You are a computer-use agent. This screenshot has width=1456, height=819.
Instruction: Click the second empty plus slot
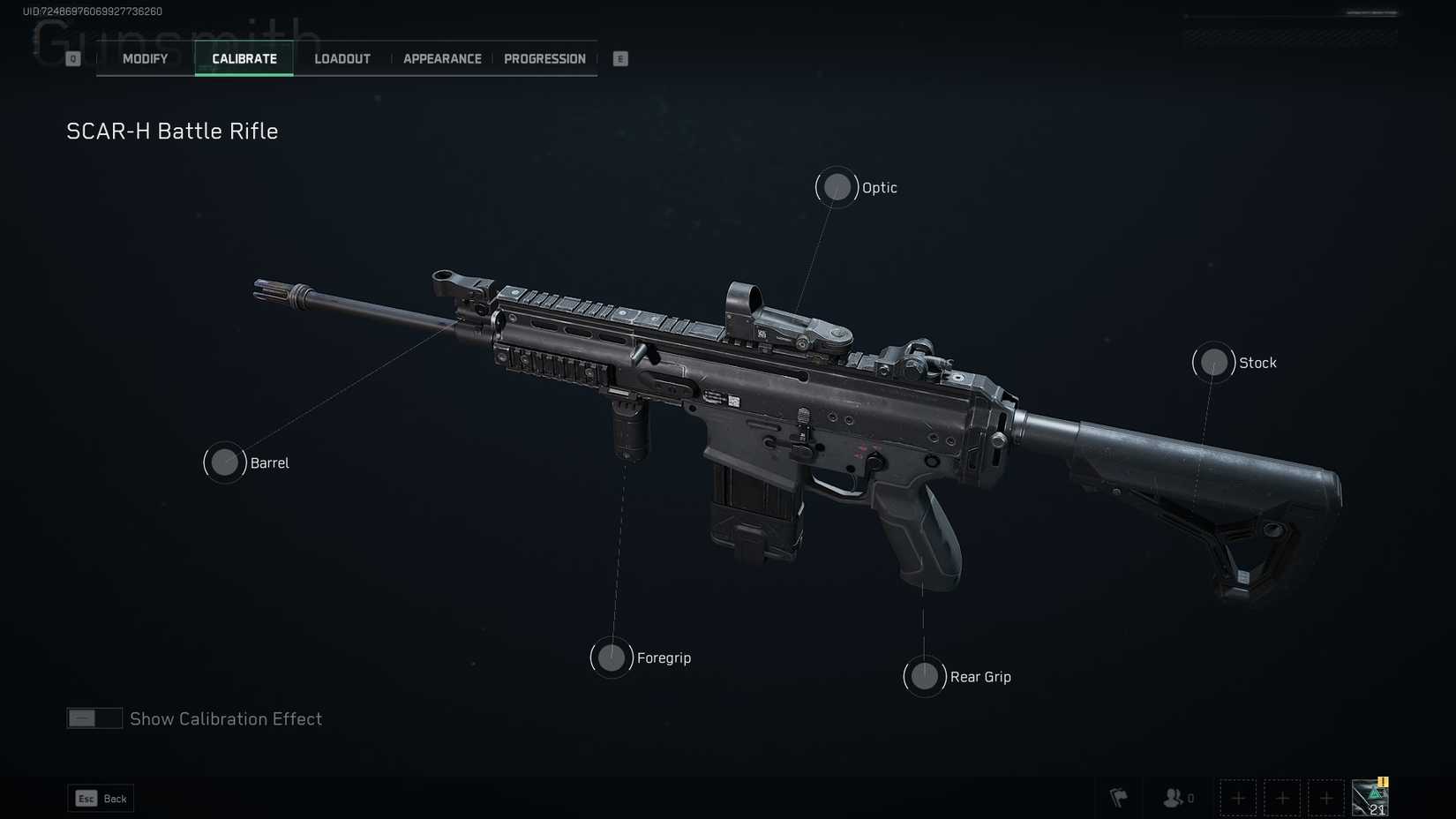click(x=1282, y=798)
